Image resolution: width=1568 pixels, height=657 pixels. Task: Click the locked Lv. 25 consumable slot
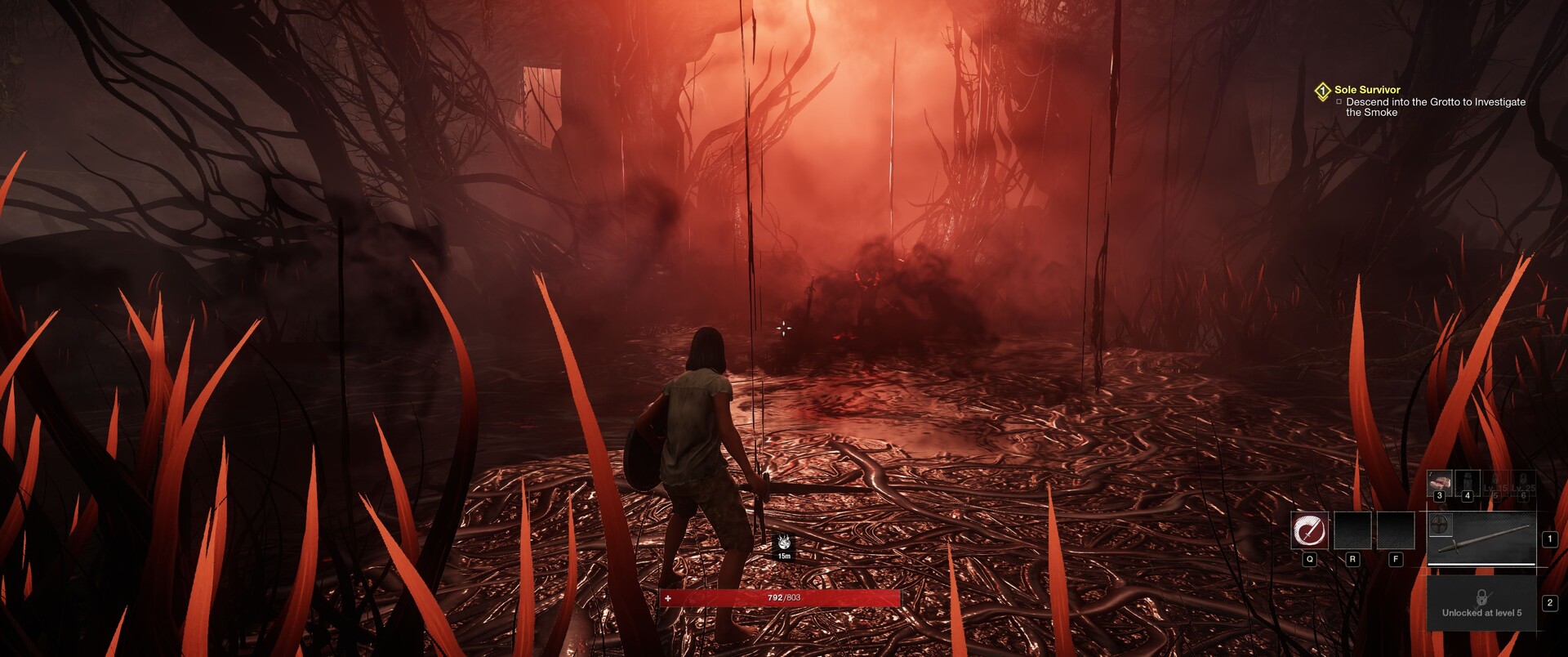(1523, 483)
